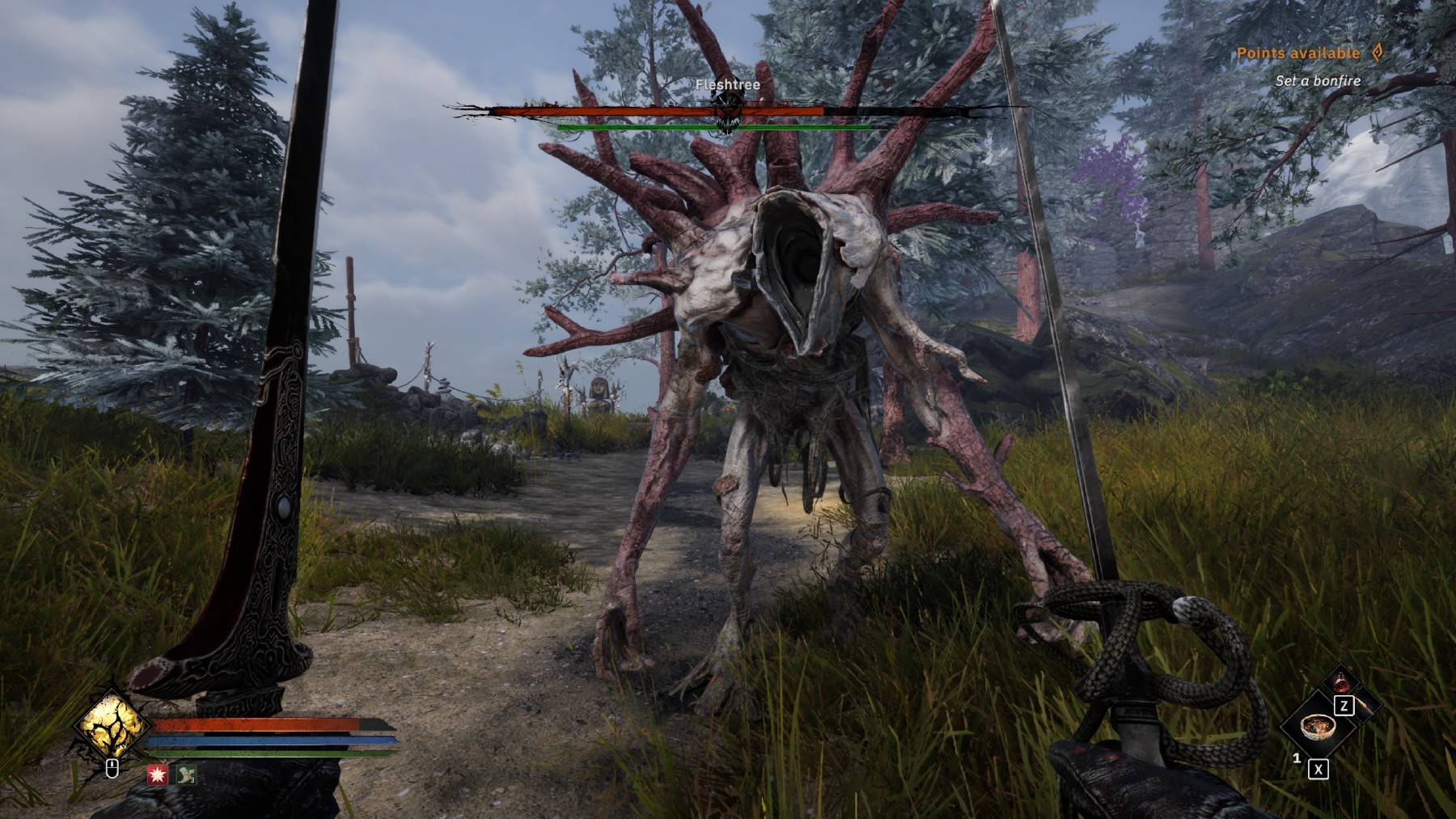Select the Fleshtree boss skull emblem
The width and height of the screenshot is (1456, 819).
727,109
